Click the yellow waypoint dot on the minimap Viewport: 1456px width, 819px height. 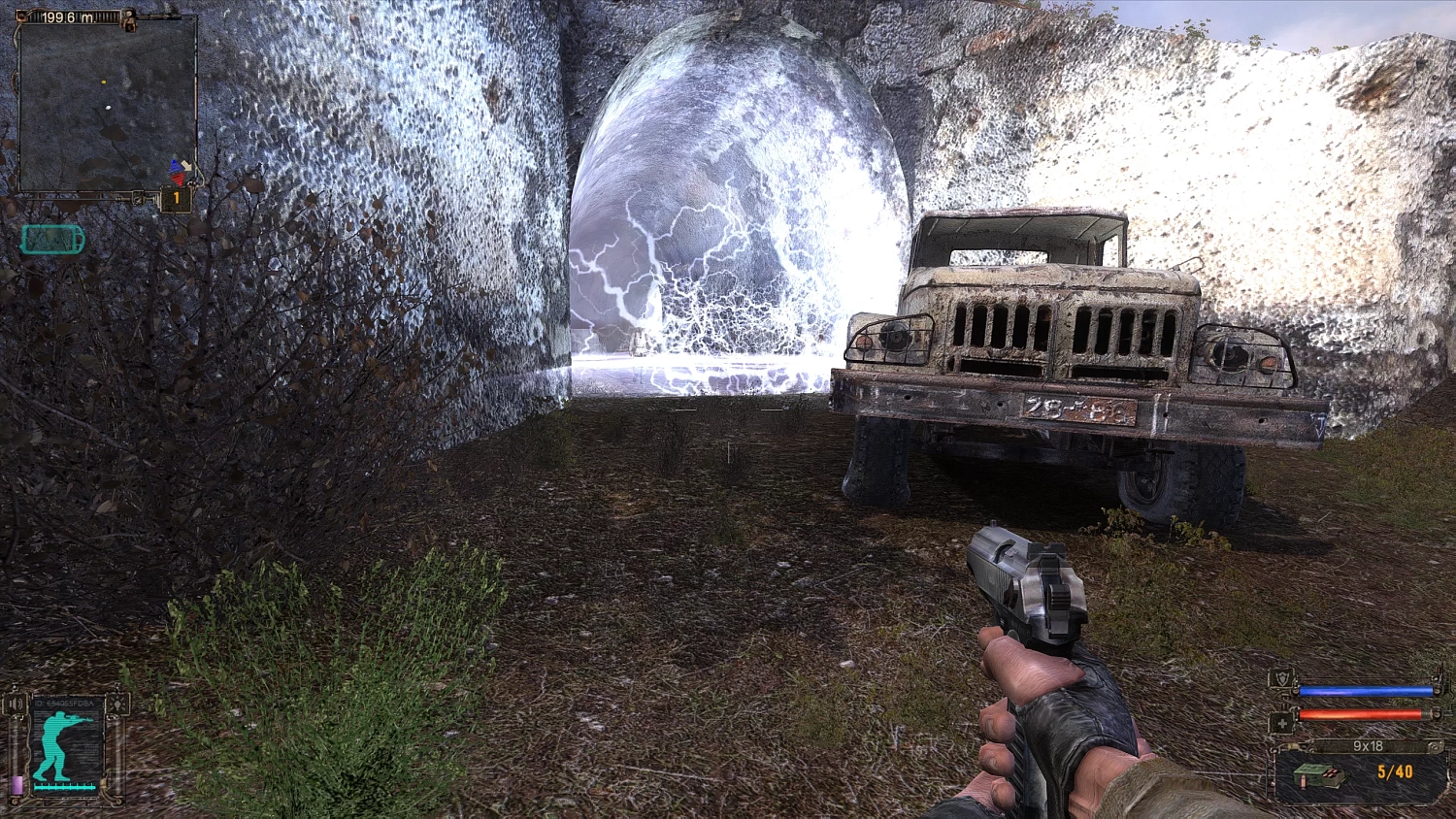pos(104,82)
